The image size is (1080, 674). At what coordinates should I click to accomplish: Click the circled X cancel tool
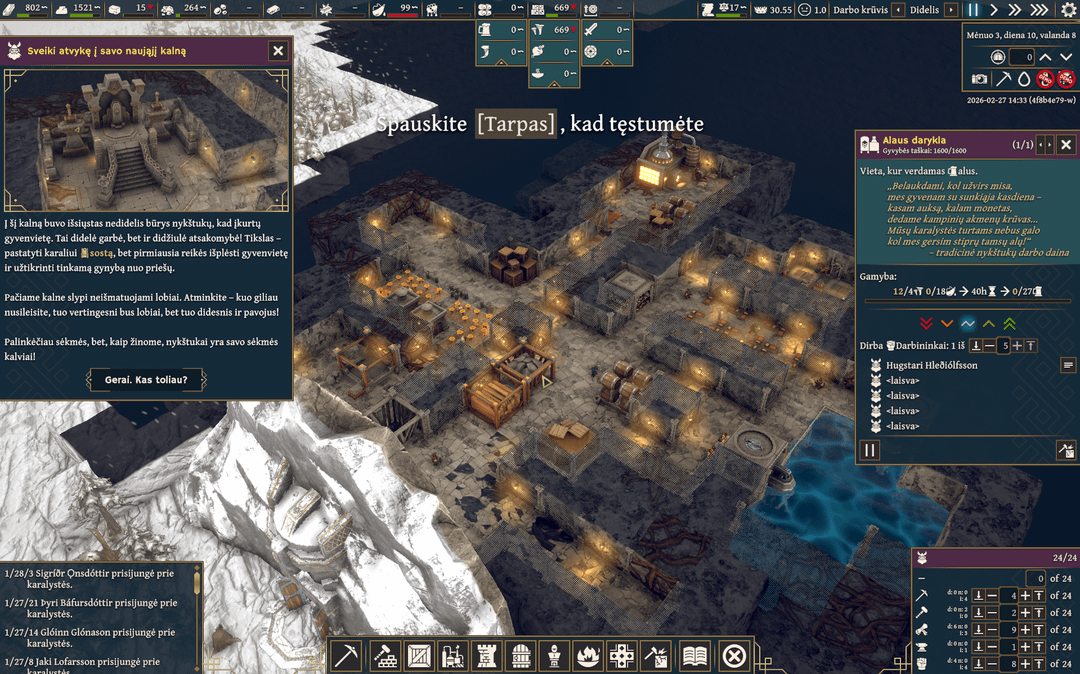coord(734,656)
